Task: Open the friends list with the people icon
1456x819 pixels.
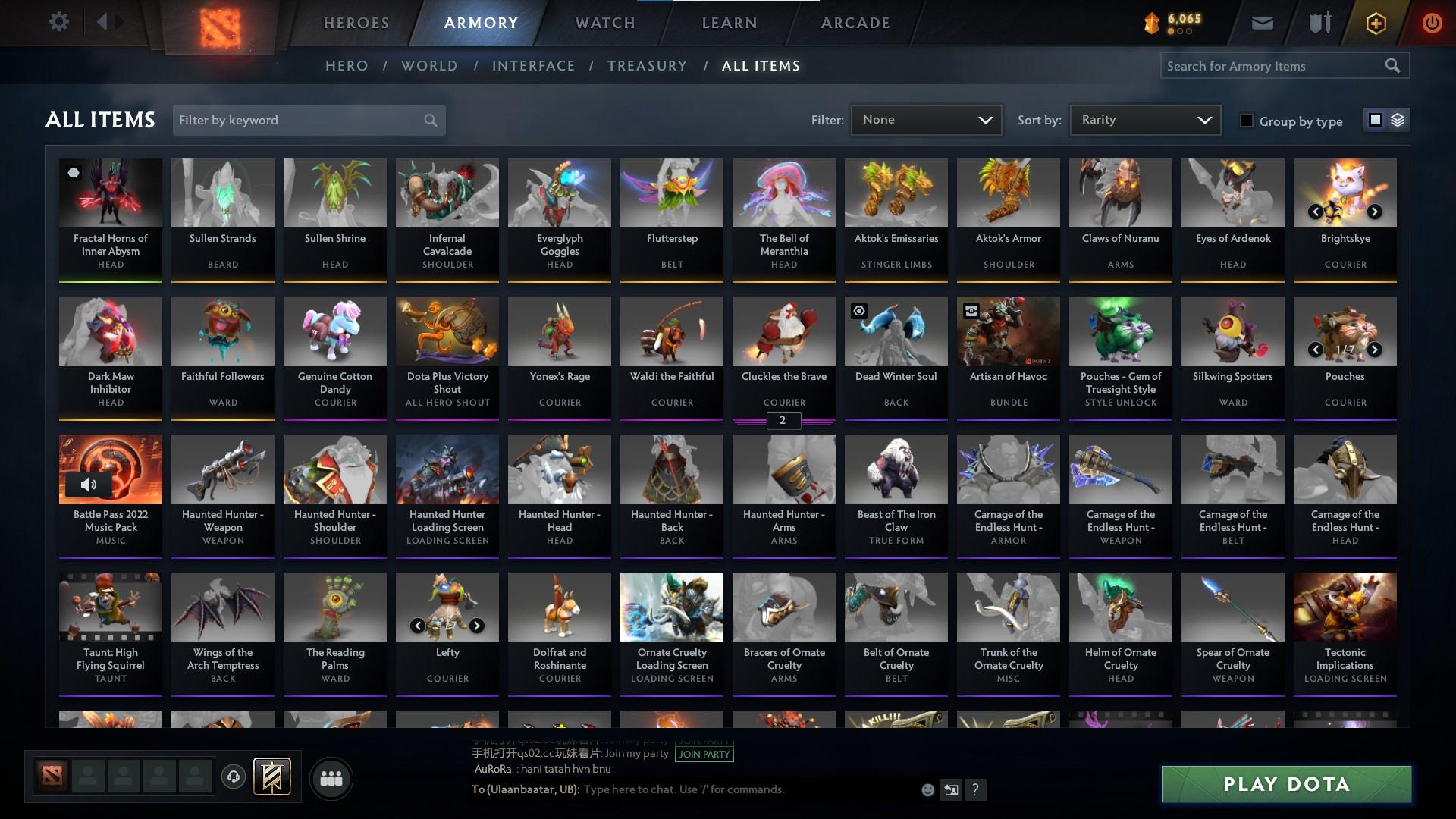Action: pos(330,778)
